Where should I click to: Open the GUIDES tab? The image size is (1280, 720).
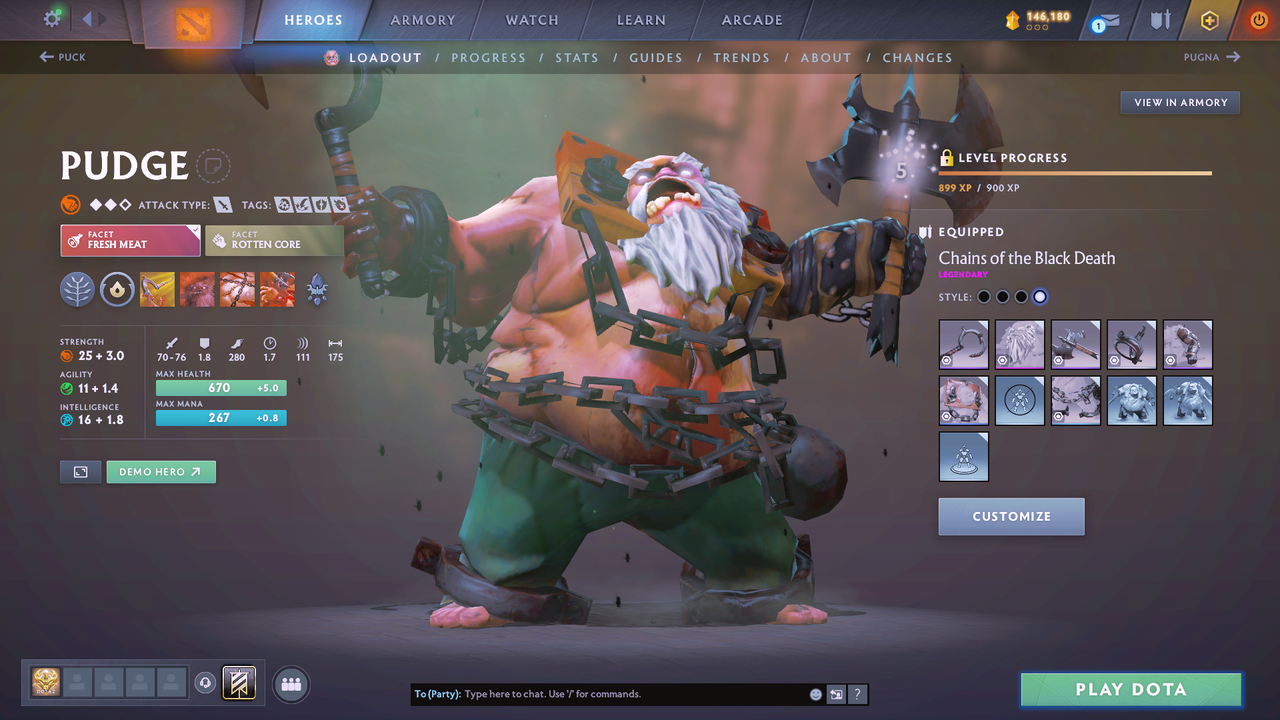[656, 57]
